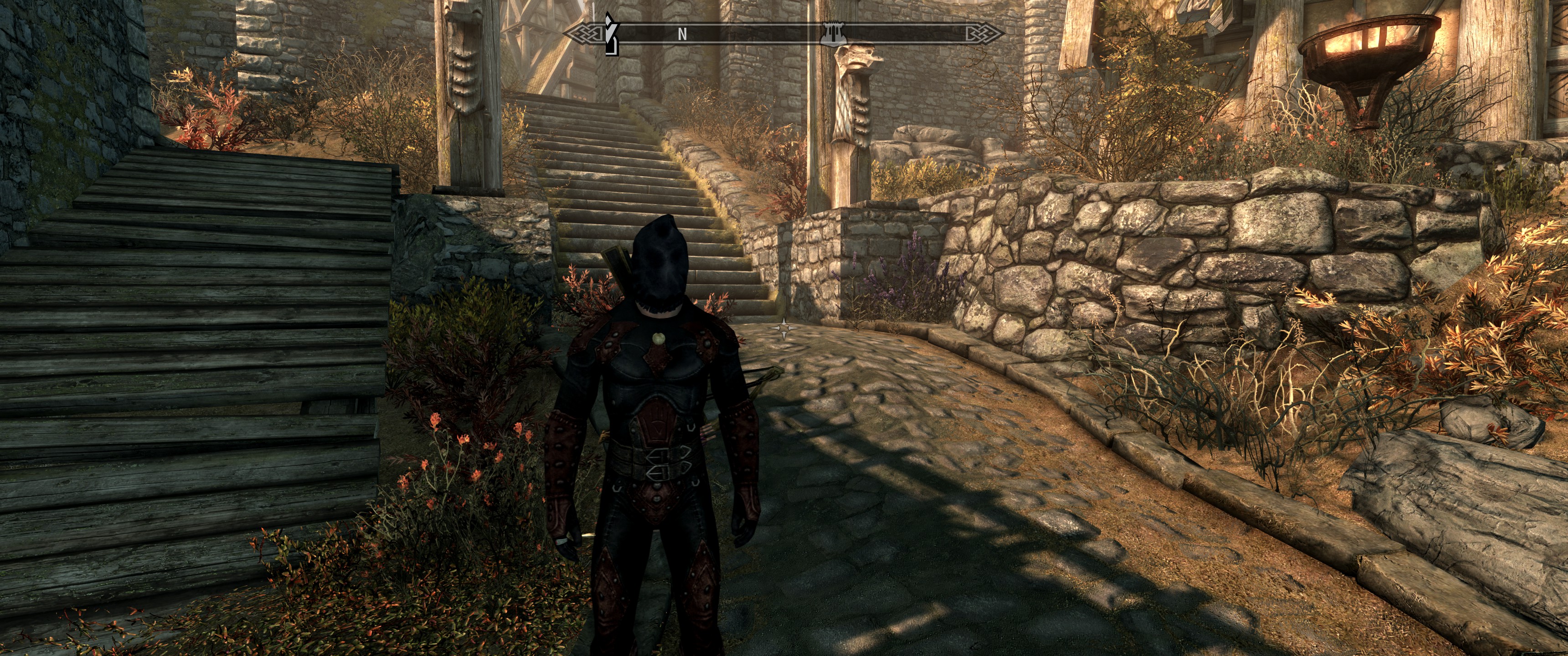Select the player-home marker at the compass's left end
Viewport: 1568px width, 656px height.
coord(611,34)
